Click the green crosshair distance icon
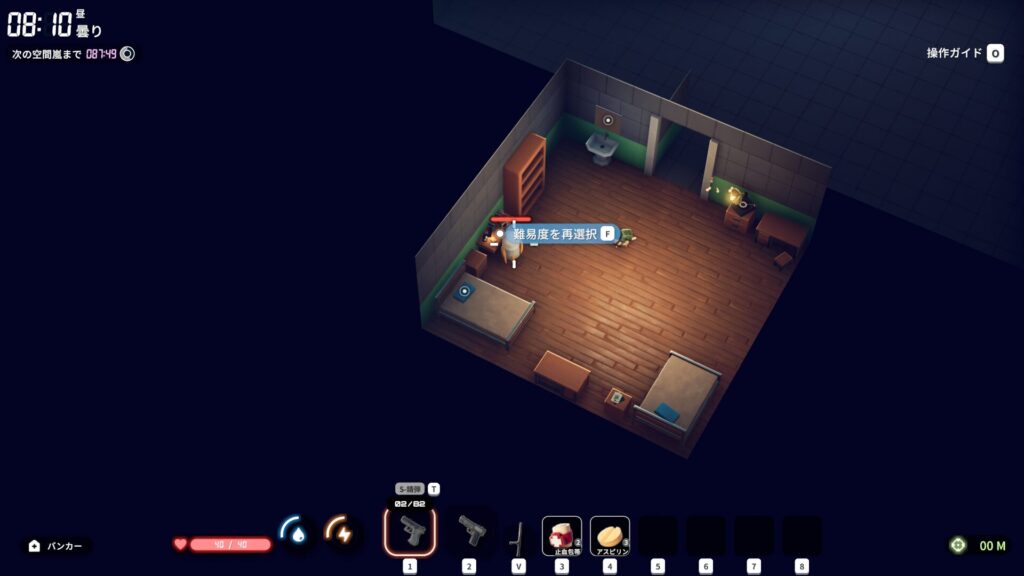 pyautogui.click(x=958, y=545)
